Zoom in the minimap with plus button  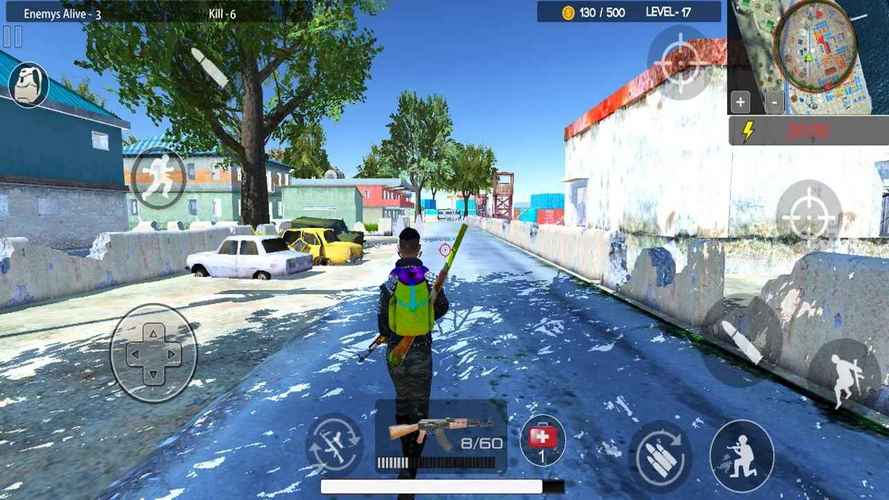pos(740,101)
